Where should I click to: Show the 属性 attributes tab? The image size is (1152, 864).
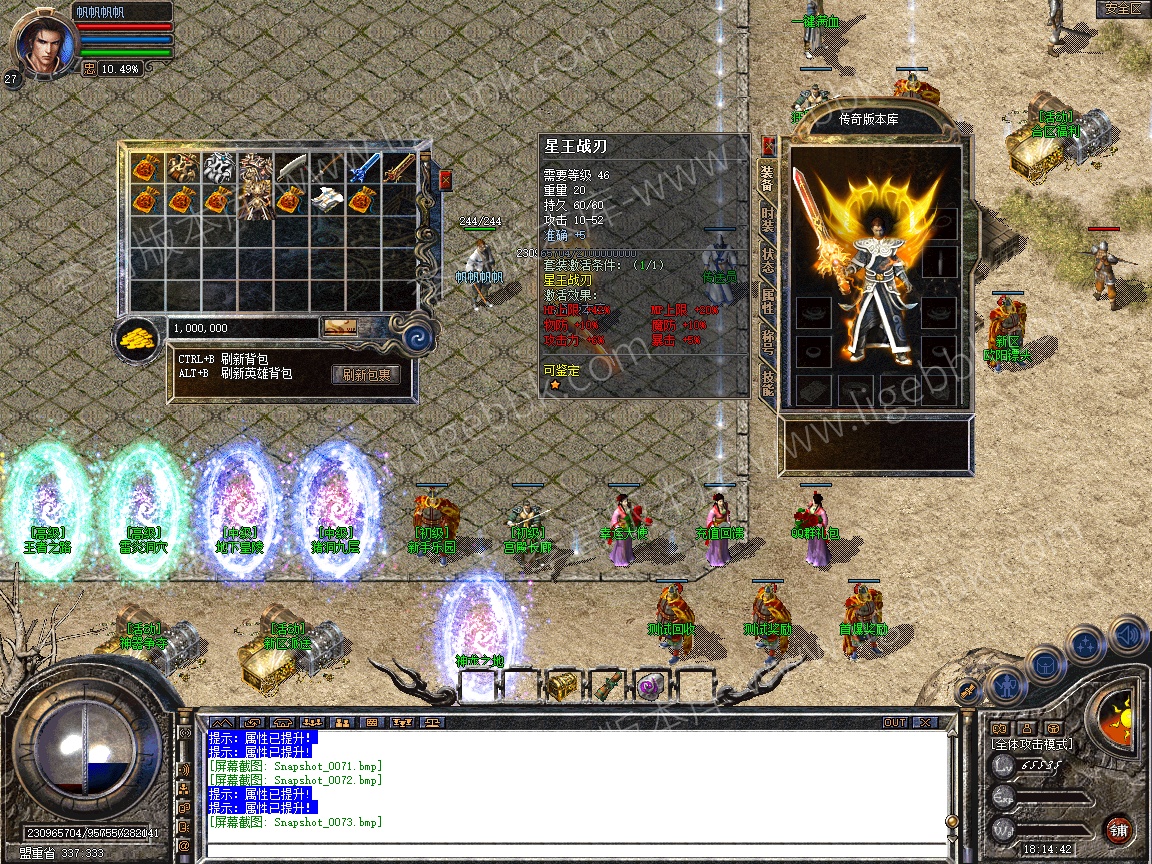click(767, 303)
